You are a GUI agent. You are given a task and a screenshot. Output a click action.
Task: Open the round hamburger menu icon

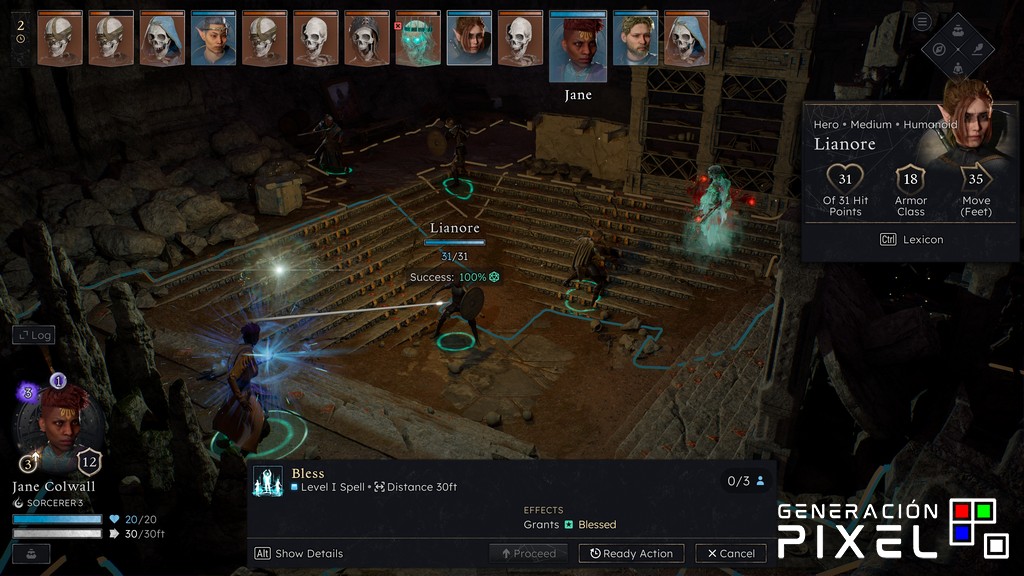922,22
